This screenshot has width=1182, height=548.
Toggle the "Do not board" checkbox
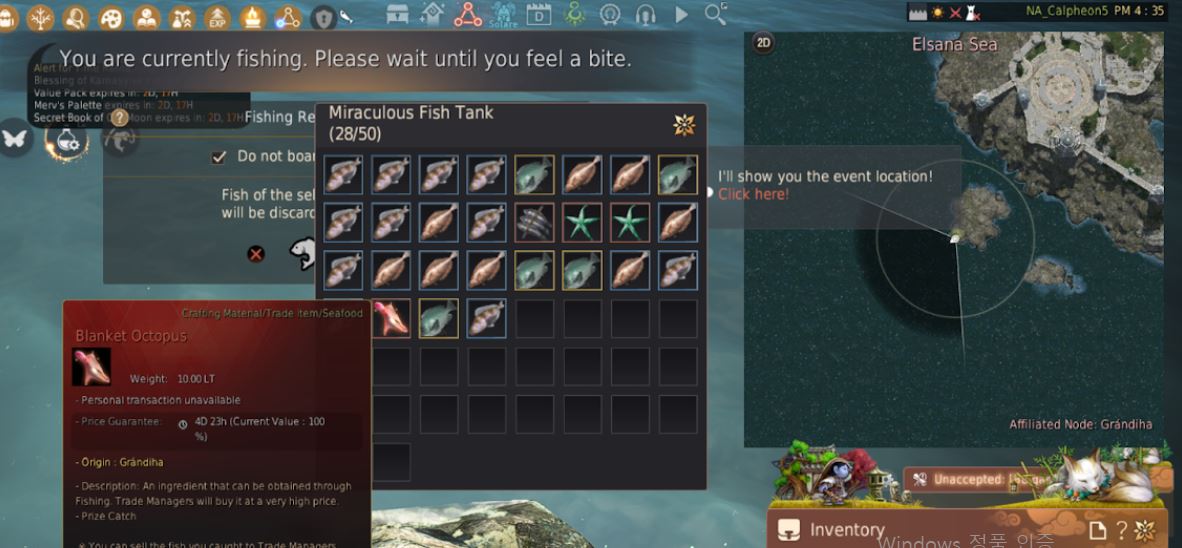[x=219, y=157]
